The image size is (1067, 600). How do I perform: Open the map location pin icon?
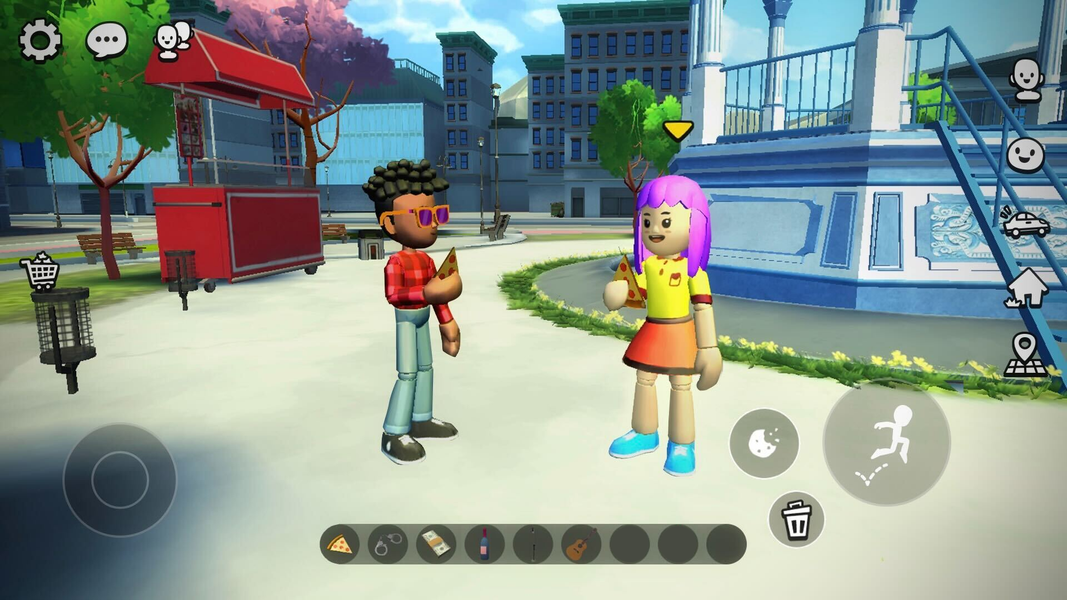1025,355
